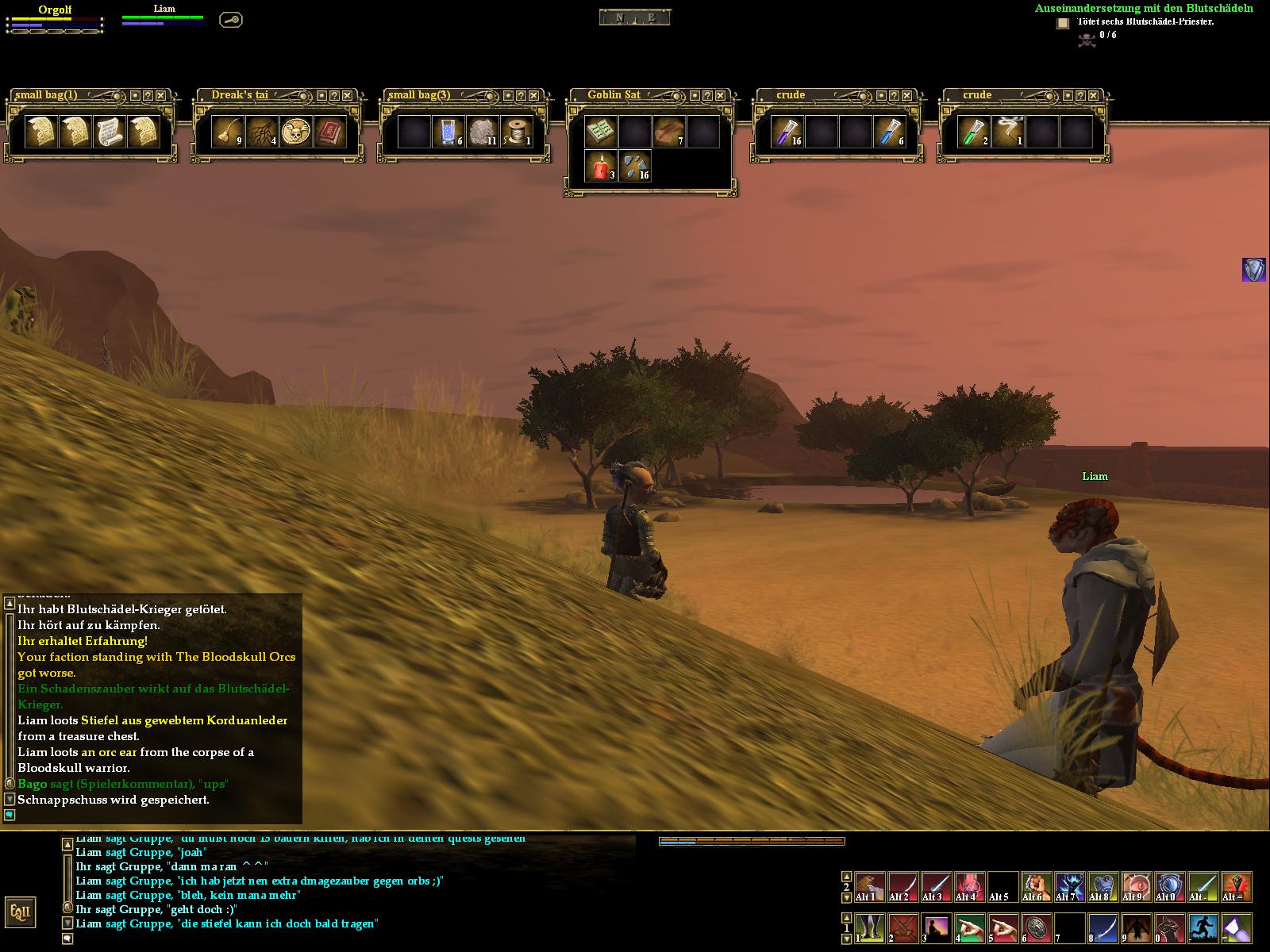Viewport: 1270px width, 952px height.
Task: Open the EQII main menu button
Action: [20, 912]
